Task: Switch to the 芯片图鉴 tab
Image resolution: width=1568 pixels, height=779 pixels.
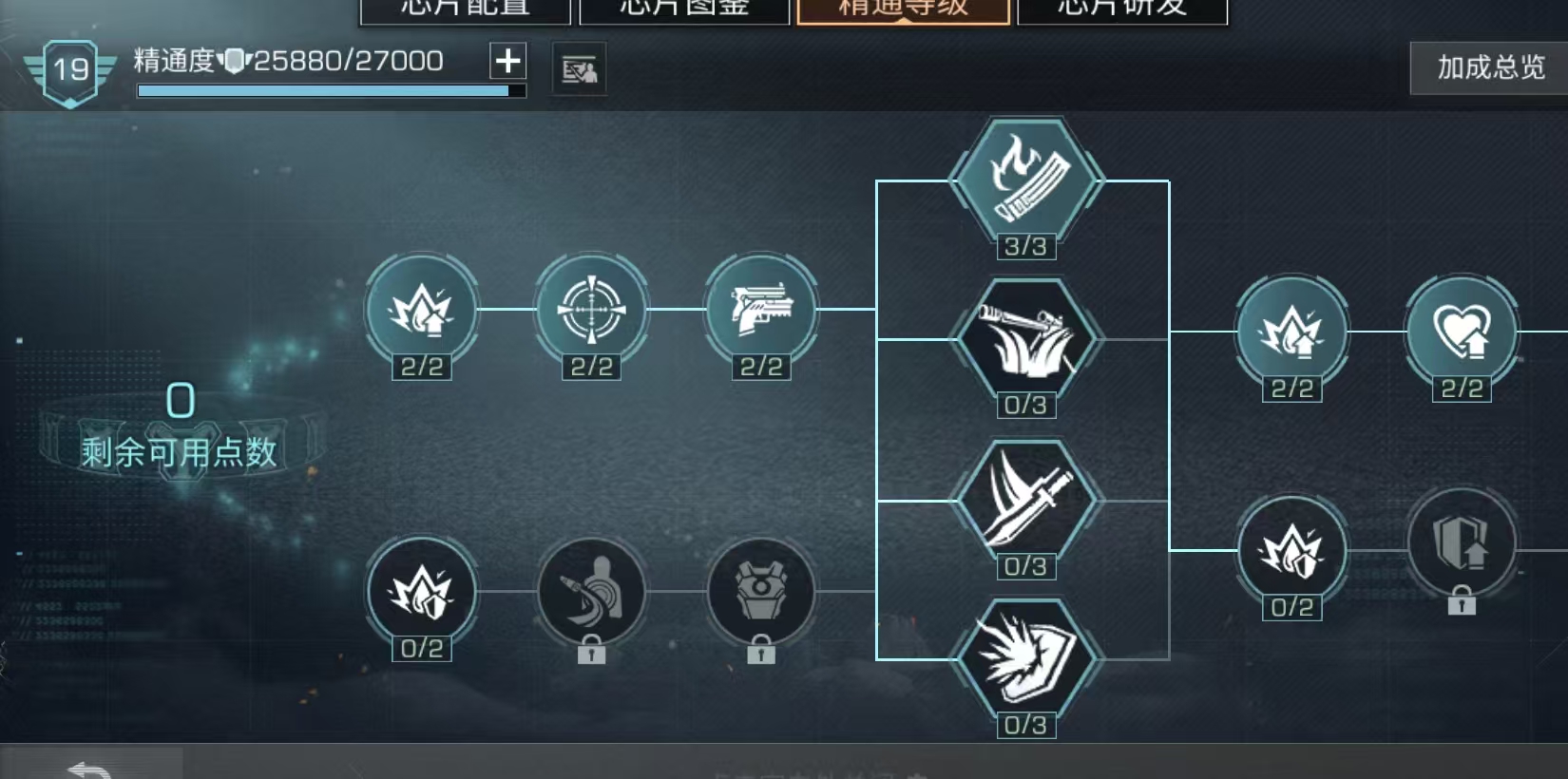Action: coord(684,9)
